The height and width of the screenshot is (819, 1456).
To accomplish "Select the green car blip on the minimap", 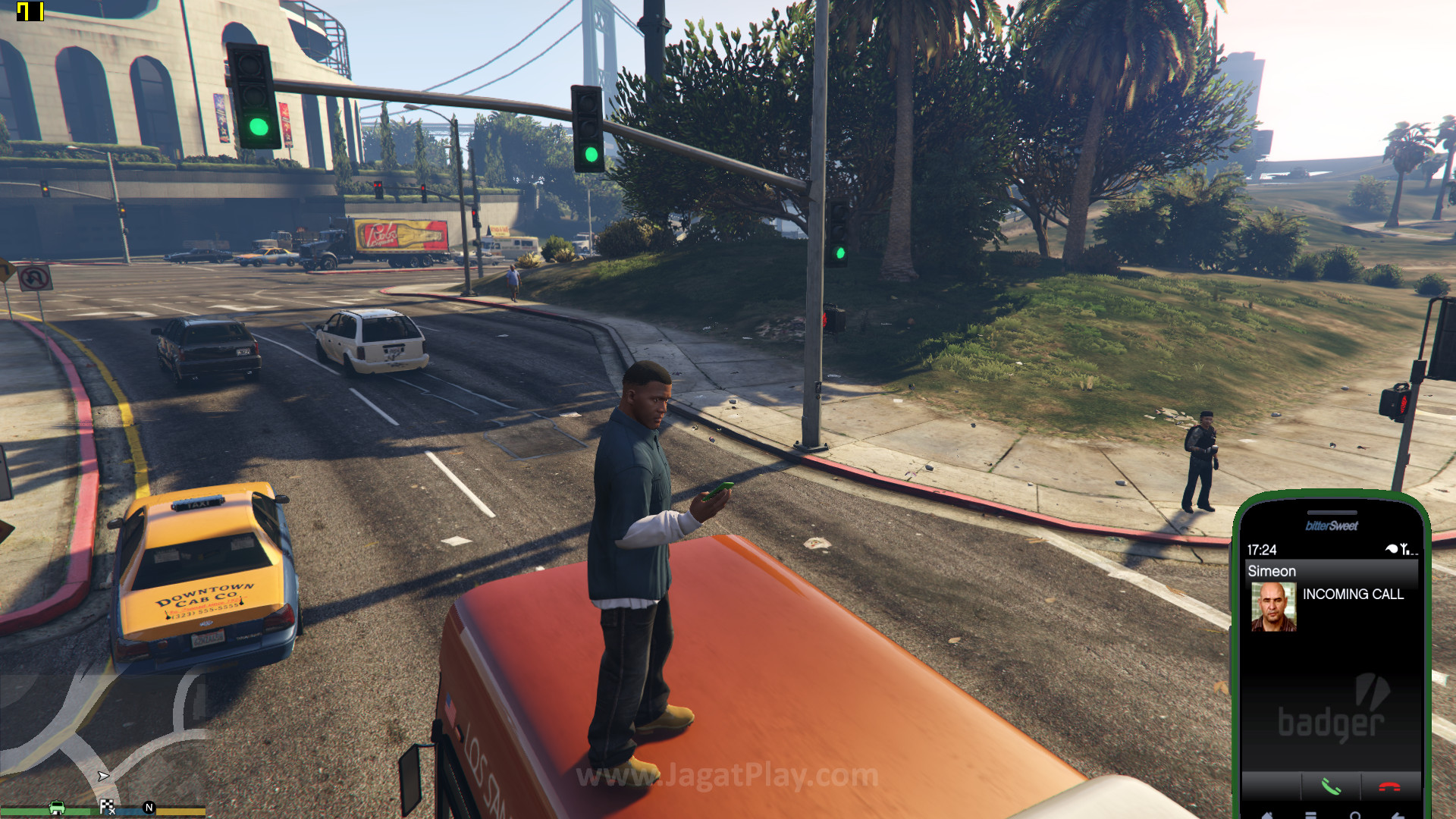I will 57,808.
